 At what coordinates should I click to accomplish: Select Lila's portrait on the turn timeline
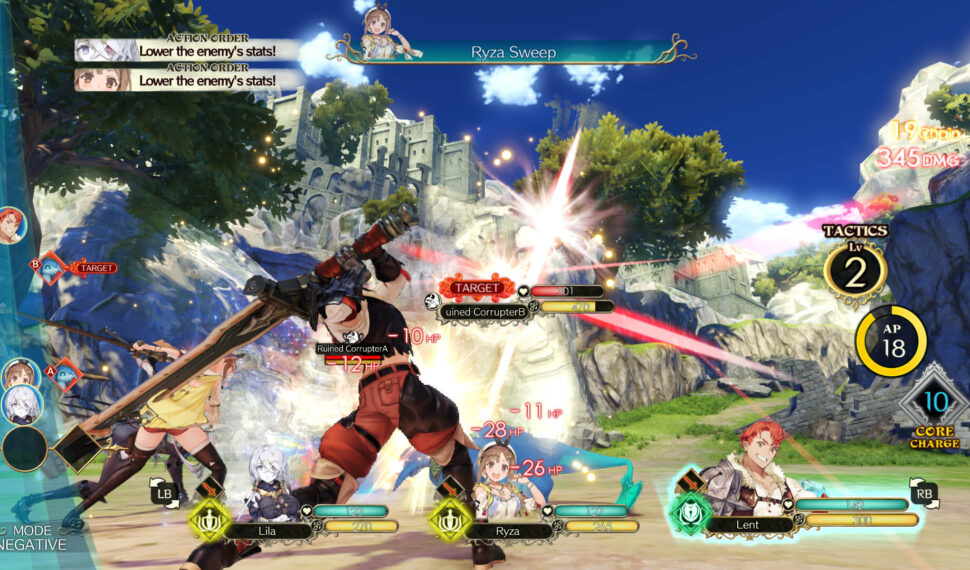pyautogui.click(x=22, y=405)
